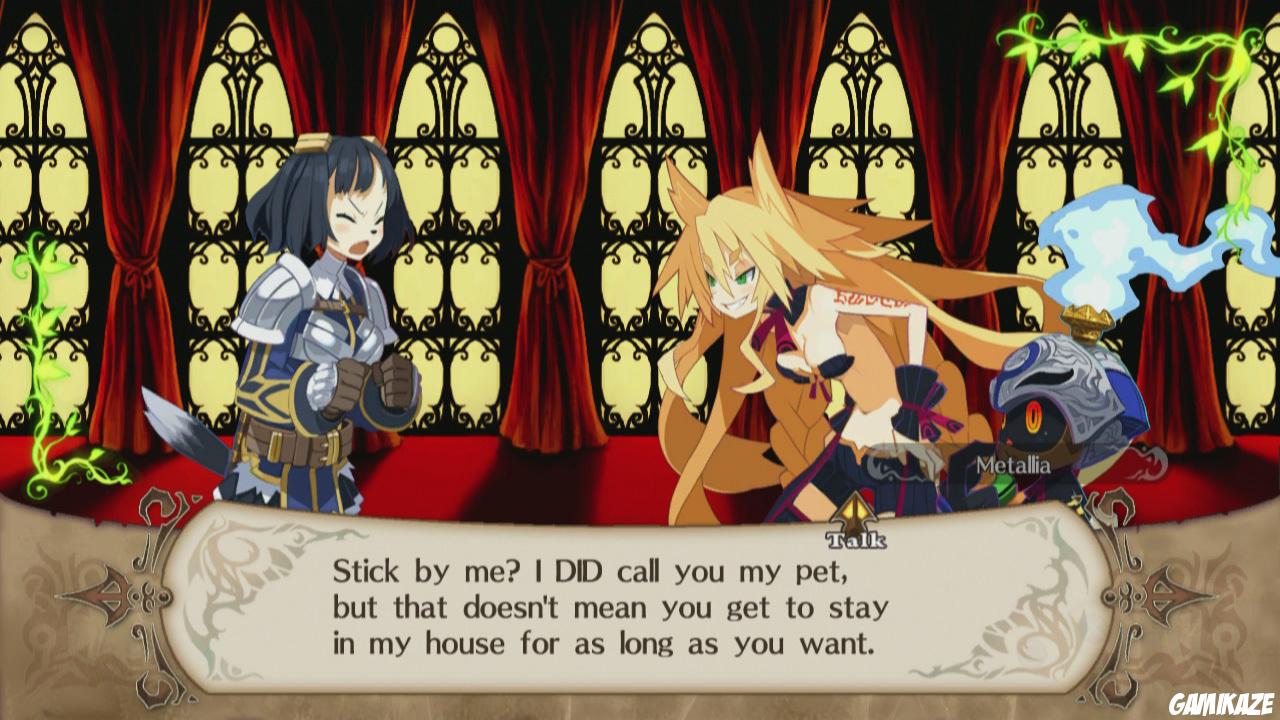Click the GAMIKAZE watermark
The width and height of the screenshot is (1280, 720).
coord(1222,705)
